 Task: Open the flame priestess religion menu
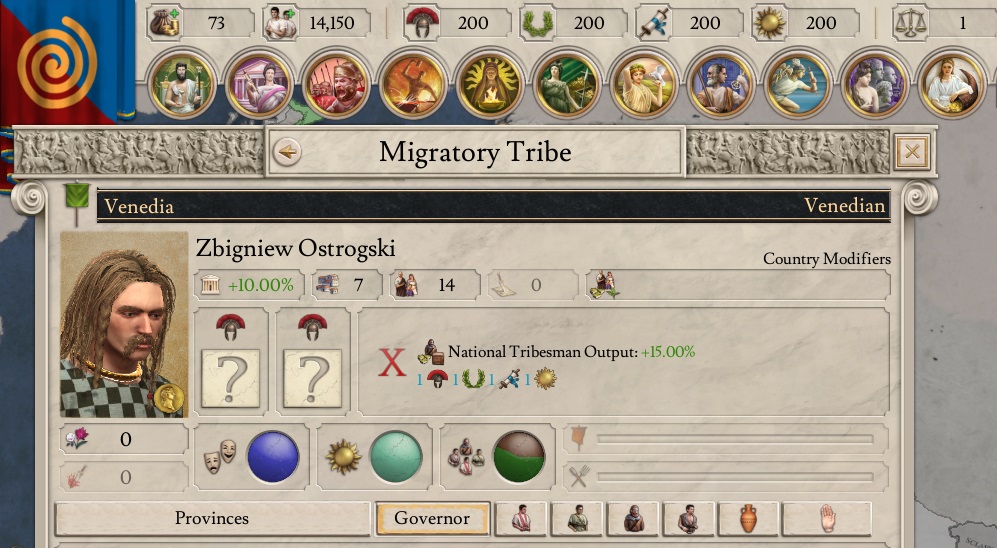coord(489,84)
